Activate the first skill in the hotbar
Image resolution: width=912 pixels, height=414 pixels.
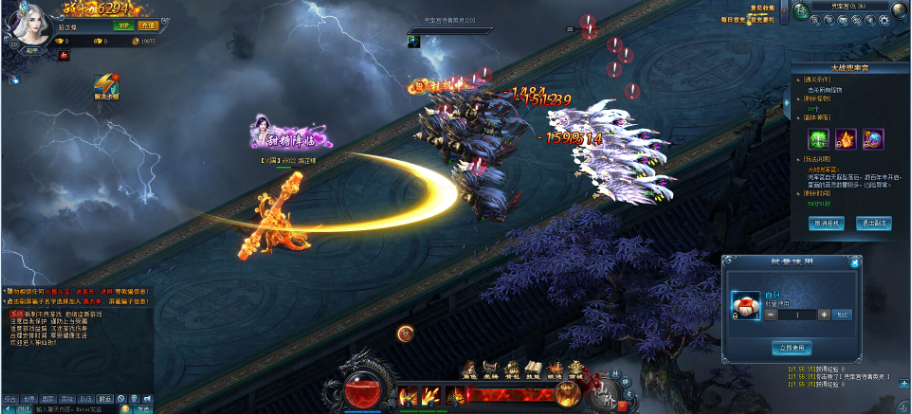[x=409, y=395]
